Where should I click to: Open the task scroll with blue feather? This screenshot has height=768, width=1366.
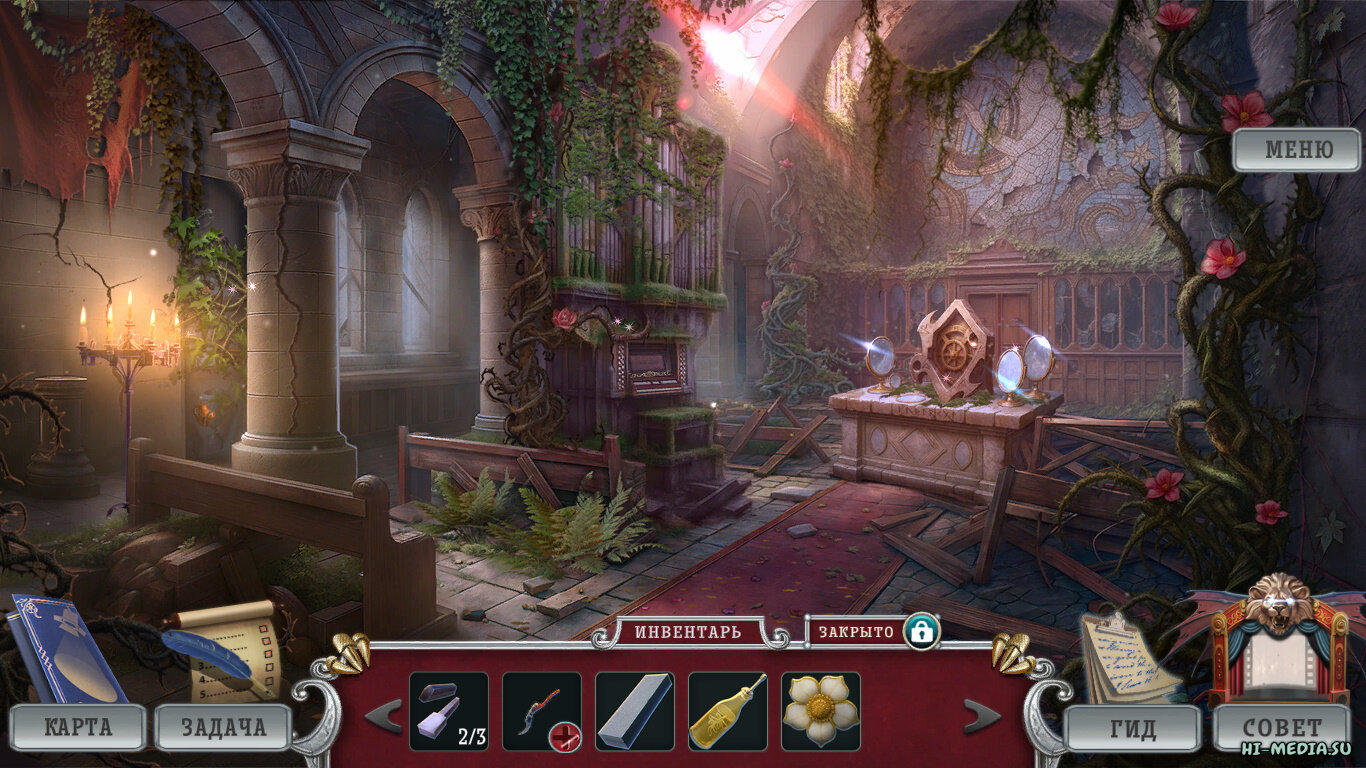tap(228, 648)
